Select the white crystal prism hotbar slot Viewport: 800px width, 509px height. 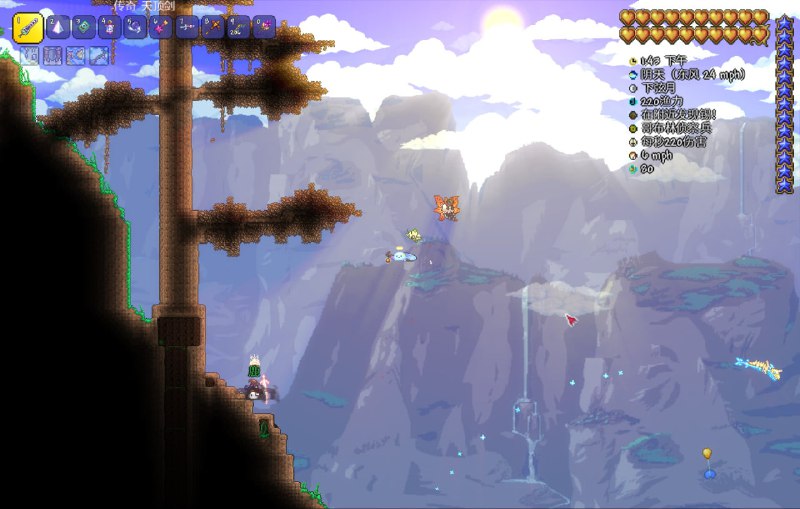pyautogui.click(x=58, y=27)
